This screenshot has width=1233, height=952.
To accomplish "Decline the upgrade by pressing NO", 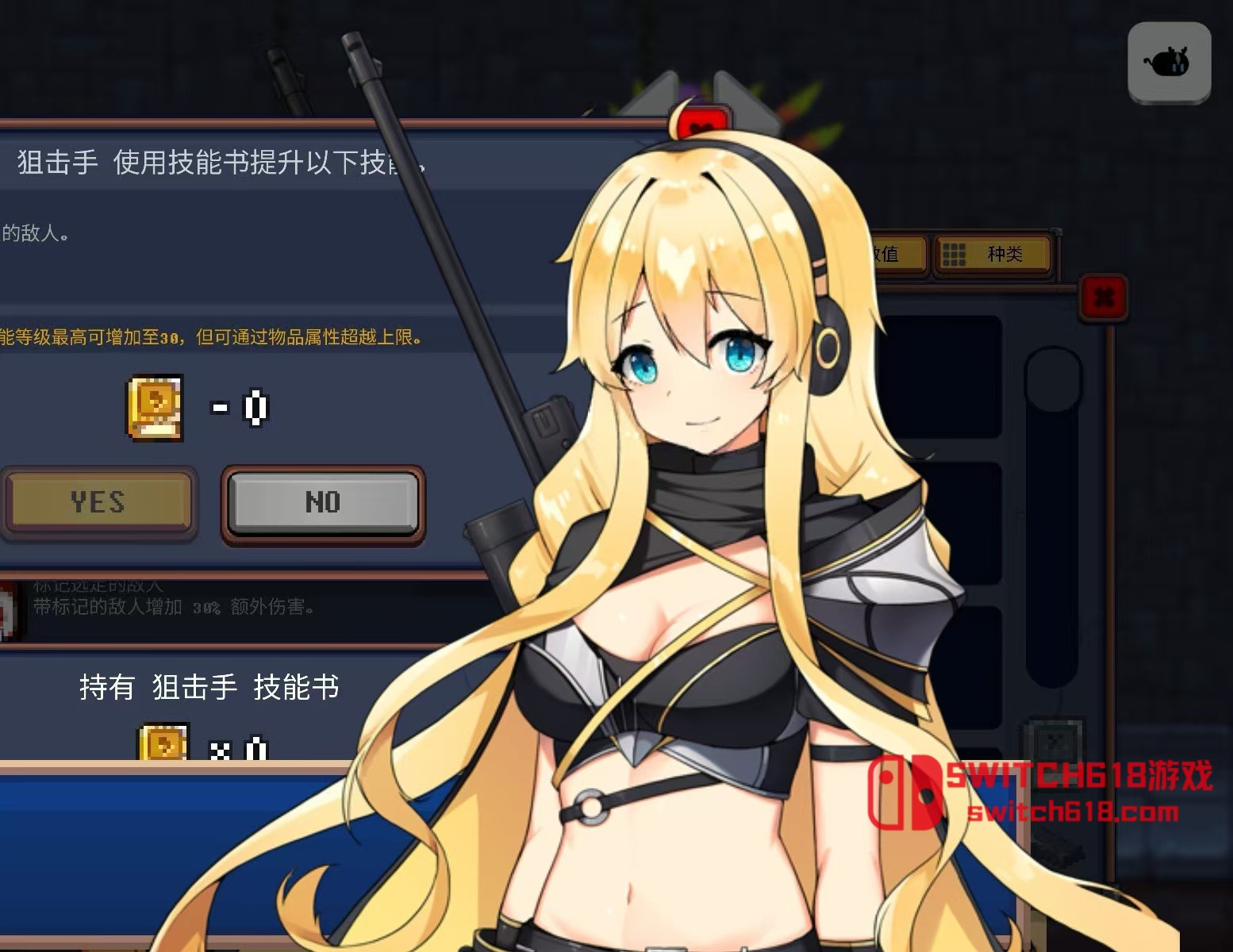I will 322,502.
